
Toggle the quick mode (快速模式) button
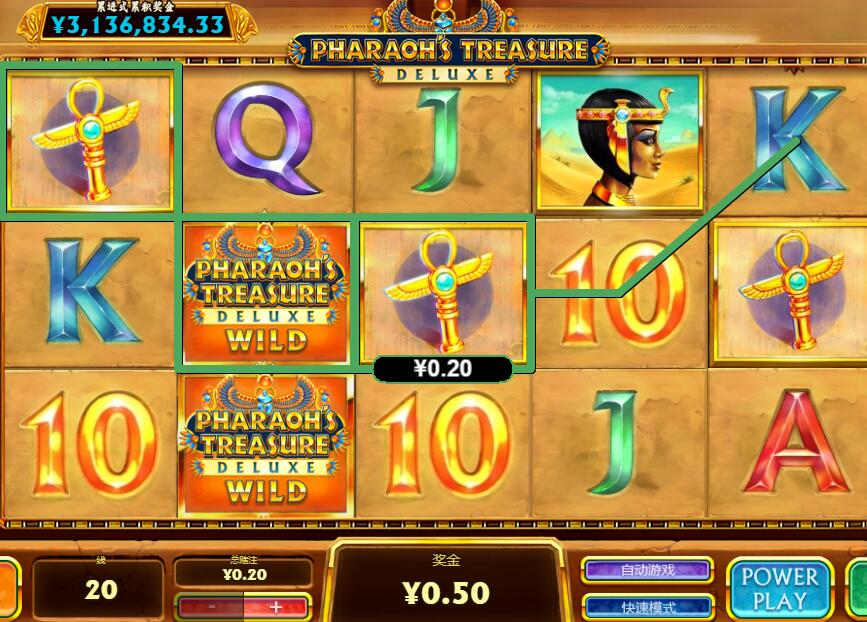tap(647, 606)
